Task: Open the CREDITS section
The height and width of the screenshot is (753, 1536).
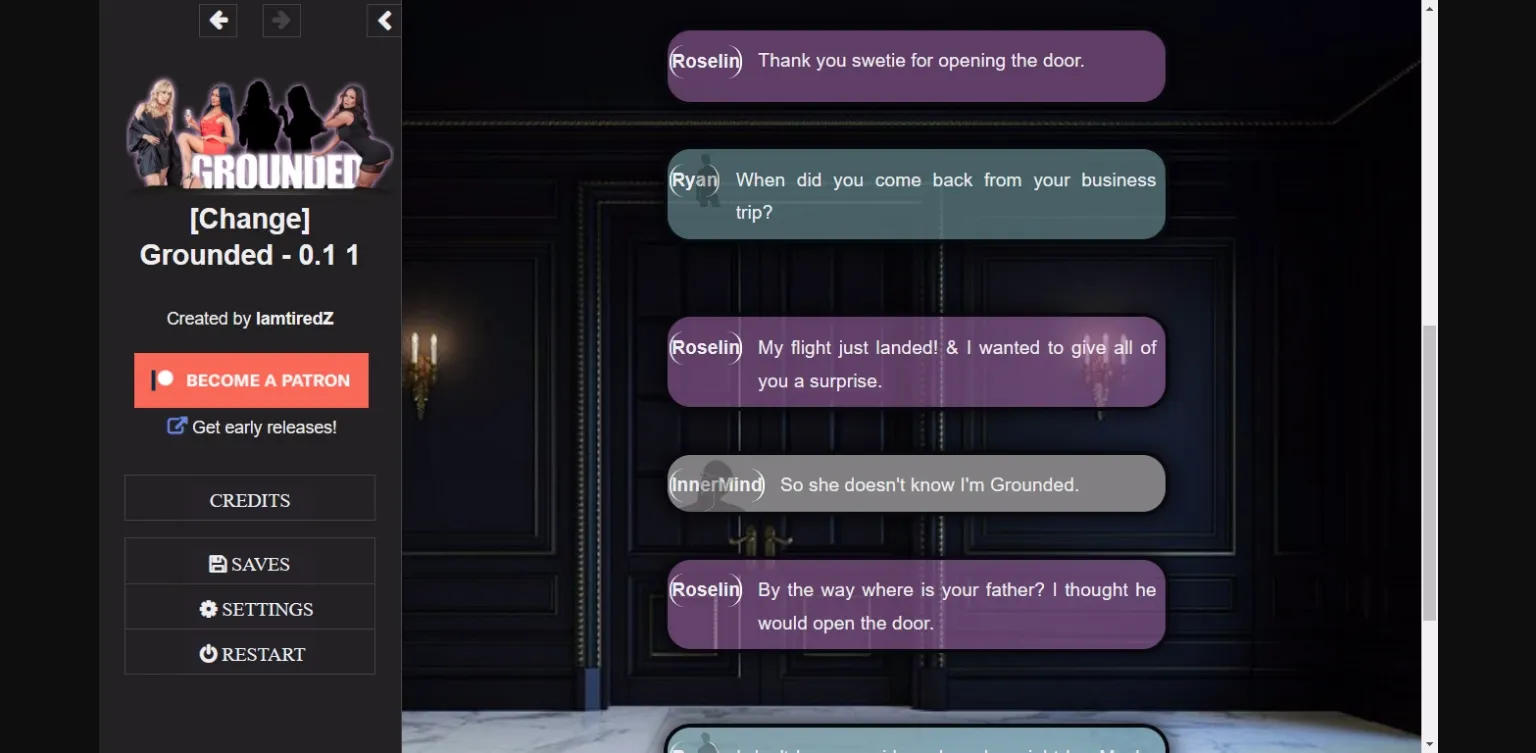Action: pos(249,499)
